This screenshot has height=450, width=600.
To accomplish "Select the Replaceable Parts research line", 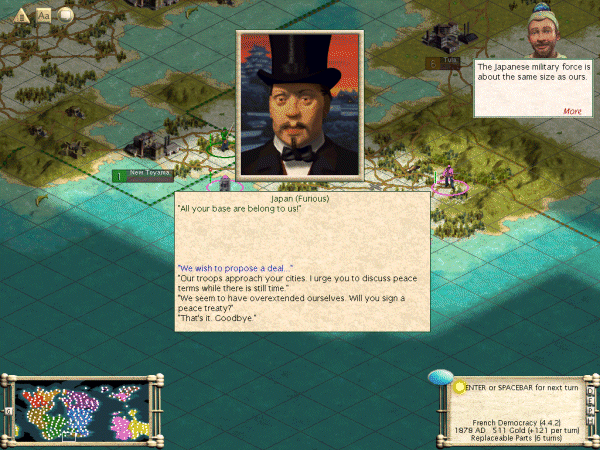I will coord(516,438).
